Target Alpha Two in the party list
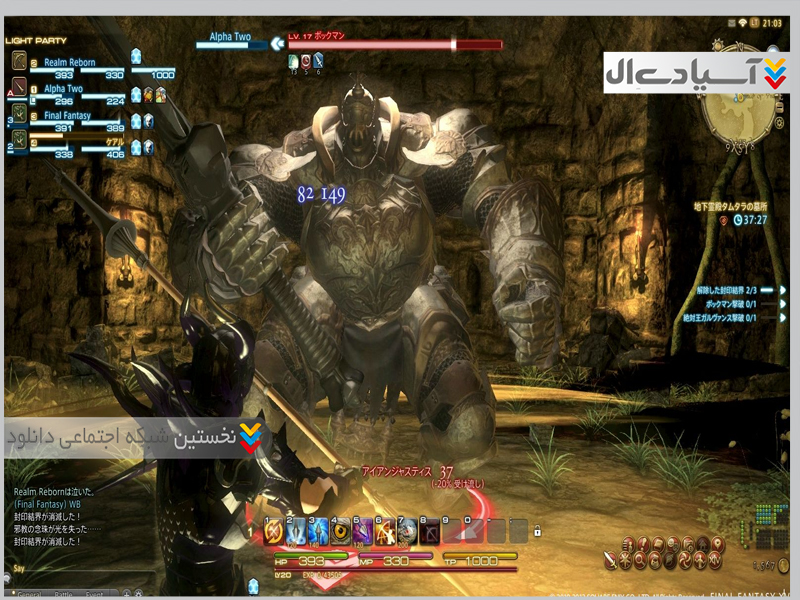 (x=62, y=89)
